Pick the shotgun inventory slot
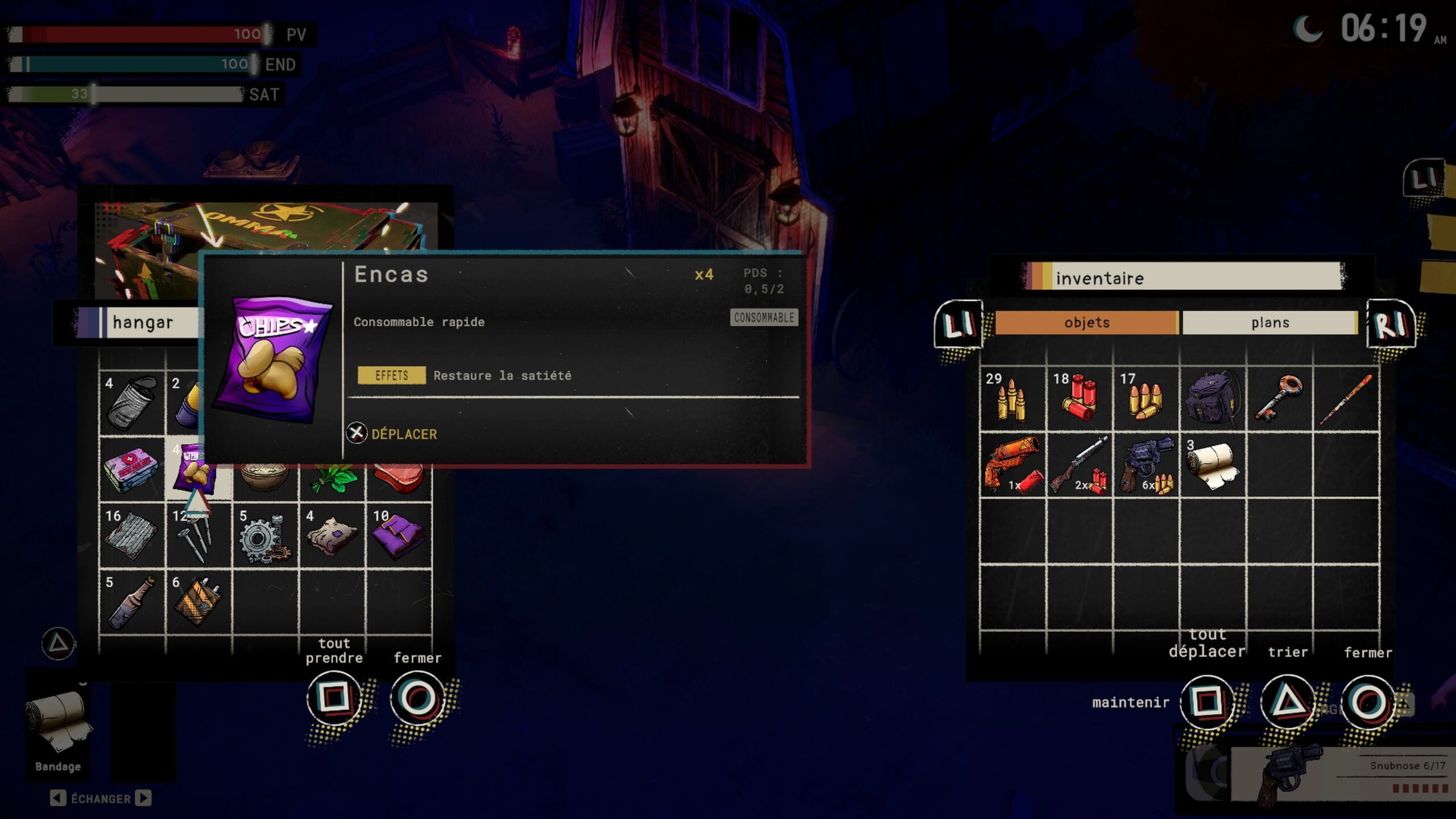This screenshot has height=819, width=1456. tap(1079, 465)
